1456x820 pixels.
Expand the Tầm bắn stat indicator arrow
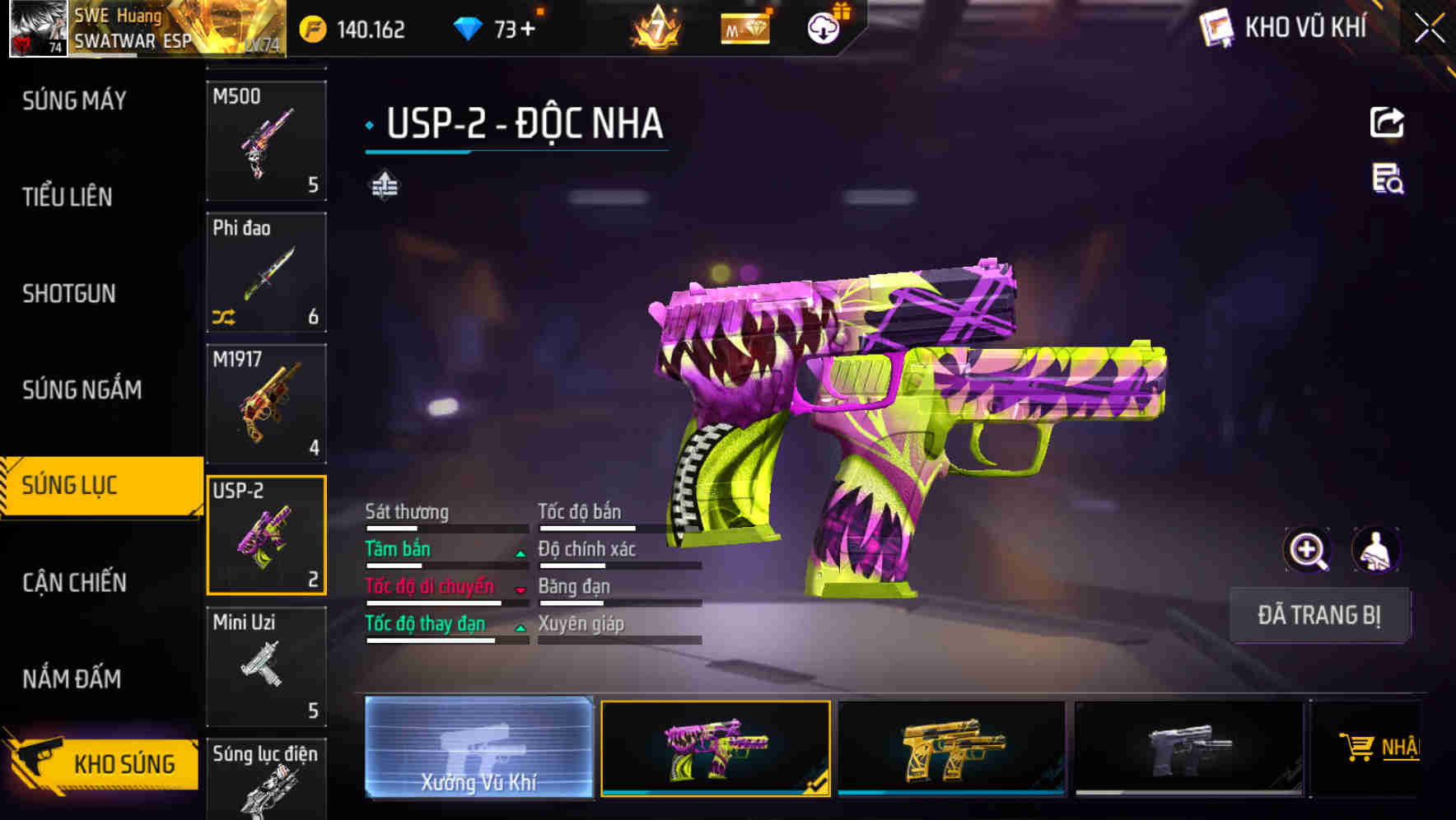520,552
